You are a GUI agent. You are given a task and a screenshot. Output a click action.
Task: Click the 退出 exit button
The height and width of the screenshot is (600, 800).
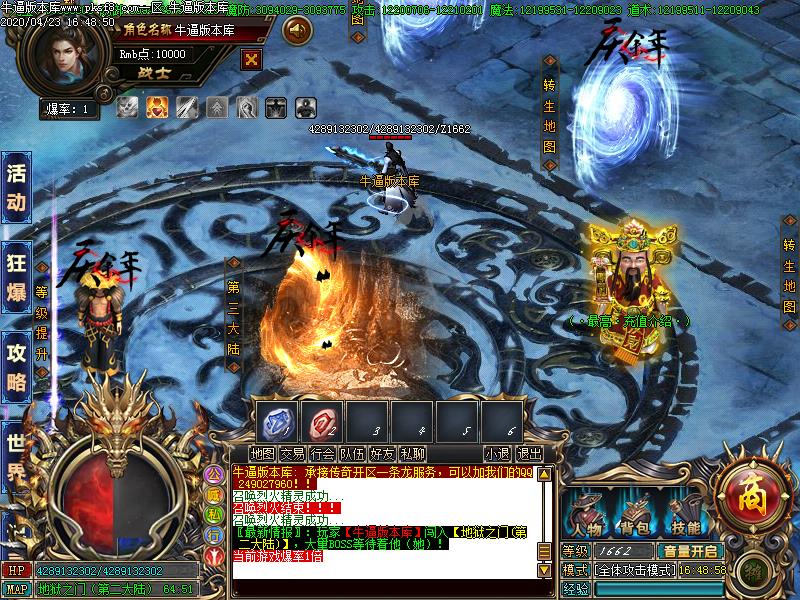(x=529, y=454)
